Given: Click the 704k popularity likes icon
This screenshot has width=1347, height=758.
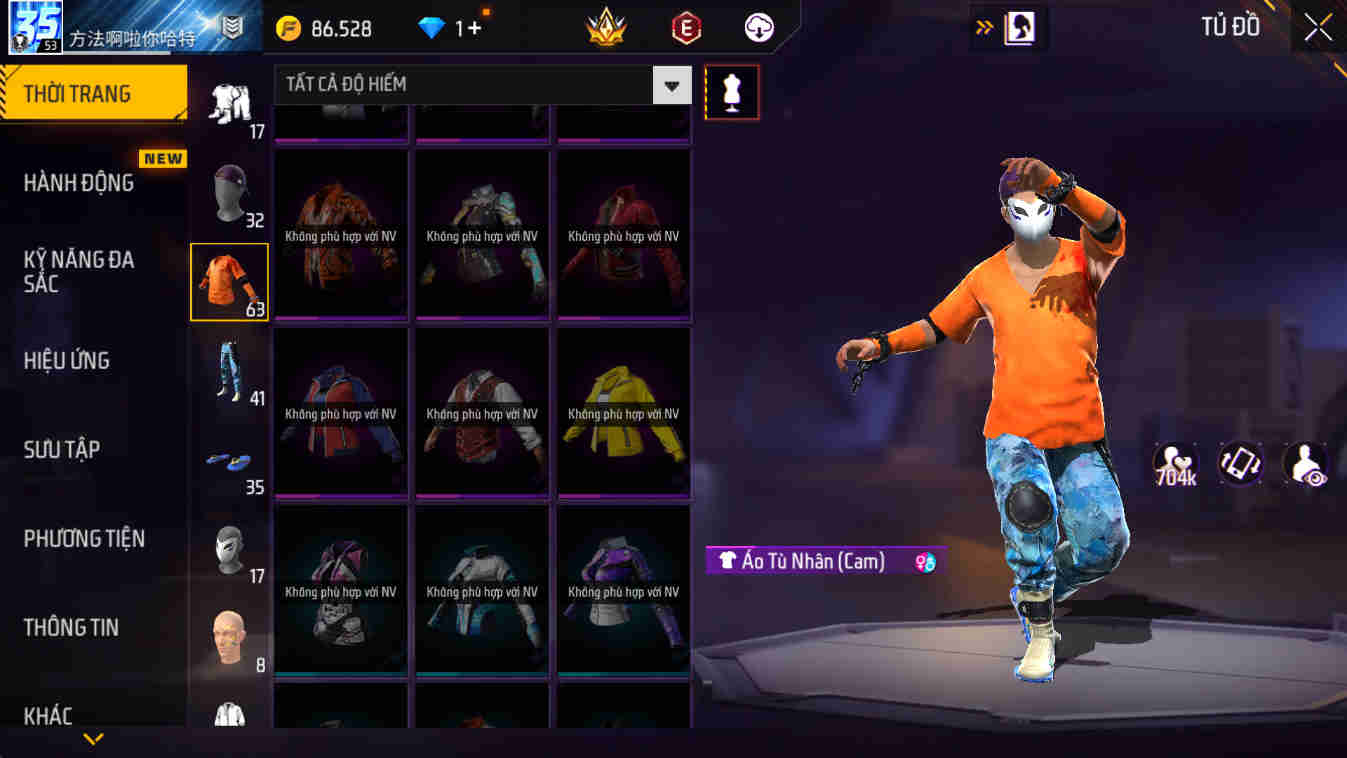Looking at the screenshot, I should [x=1175, y=462].
